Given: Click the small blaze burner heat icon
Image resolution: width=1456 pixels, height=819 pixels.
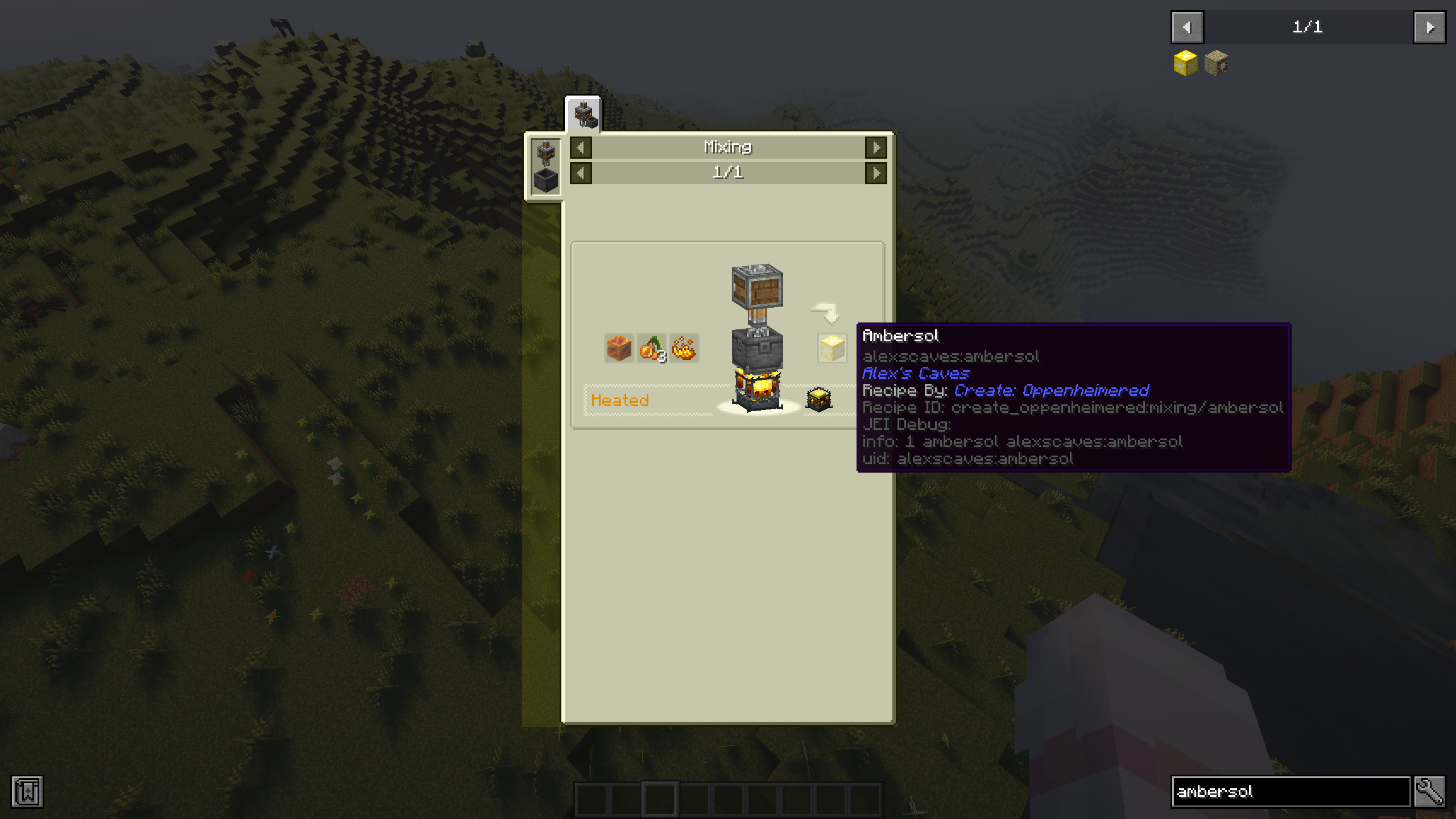Looking at the screenshot, I should (x=819, y=399).
